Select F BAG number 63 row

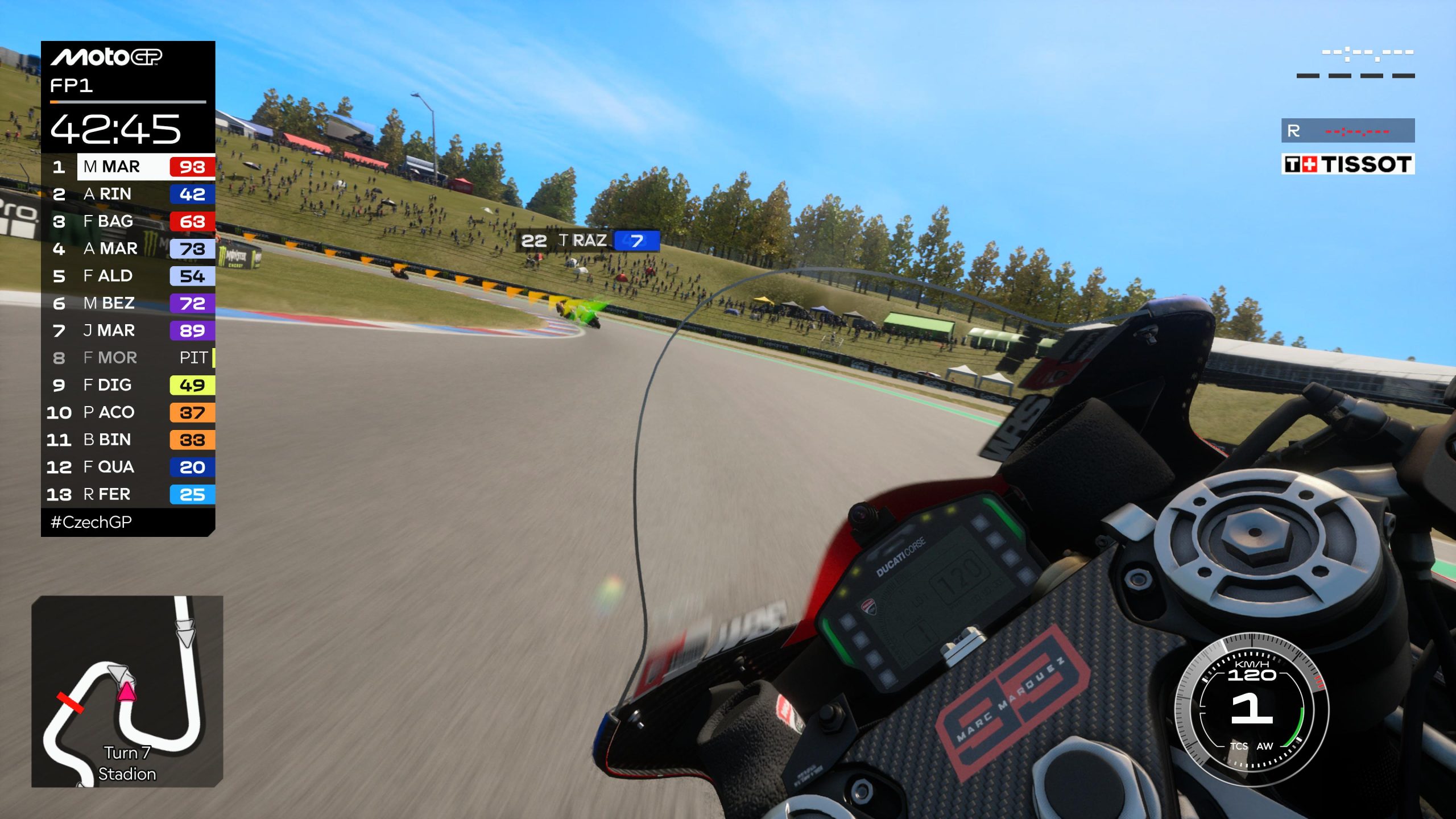tap(129, 221)
